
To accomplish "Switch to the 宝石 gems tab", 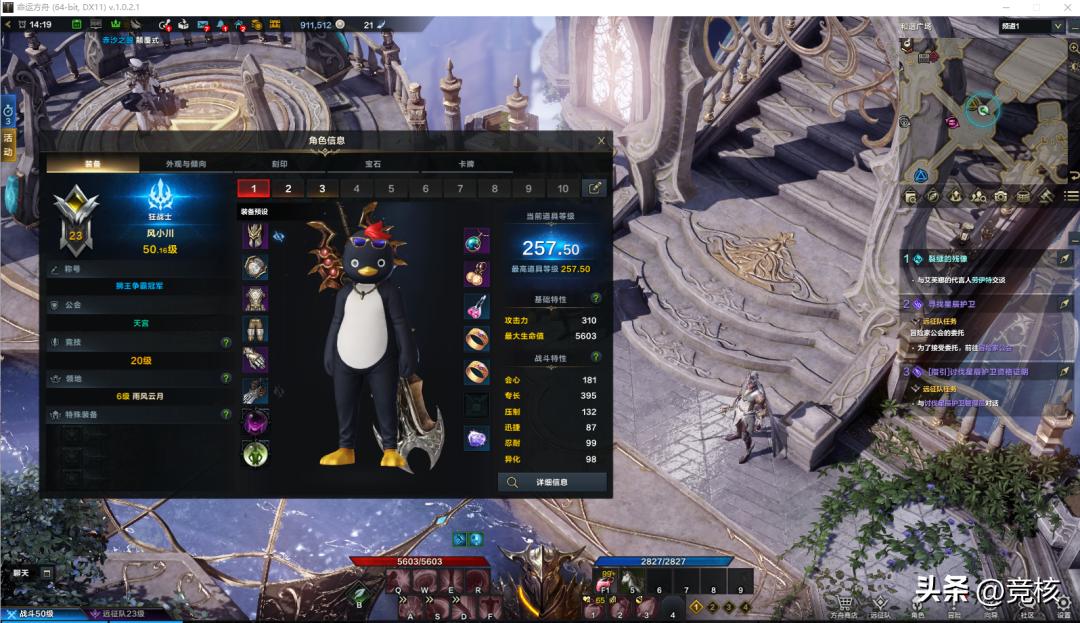I will pos(373,163).
